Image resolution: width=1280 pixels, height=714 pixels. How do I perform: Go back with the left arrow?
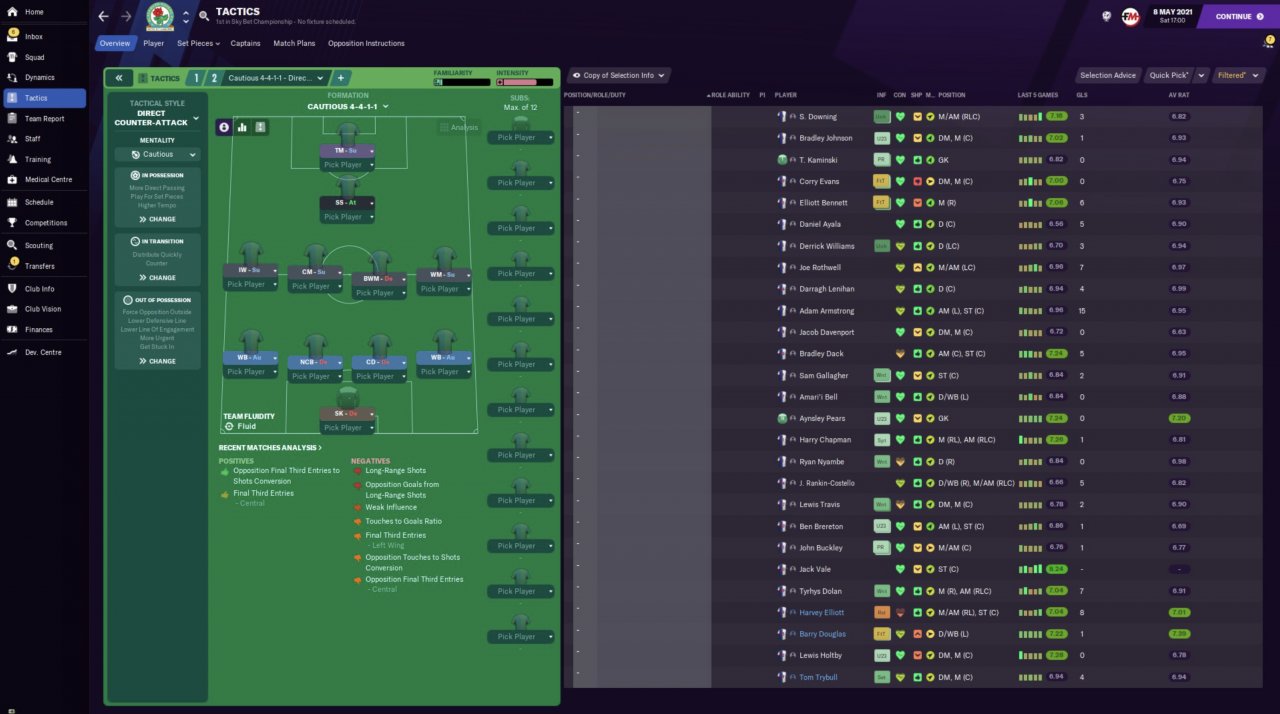point(103,16)
